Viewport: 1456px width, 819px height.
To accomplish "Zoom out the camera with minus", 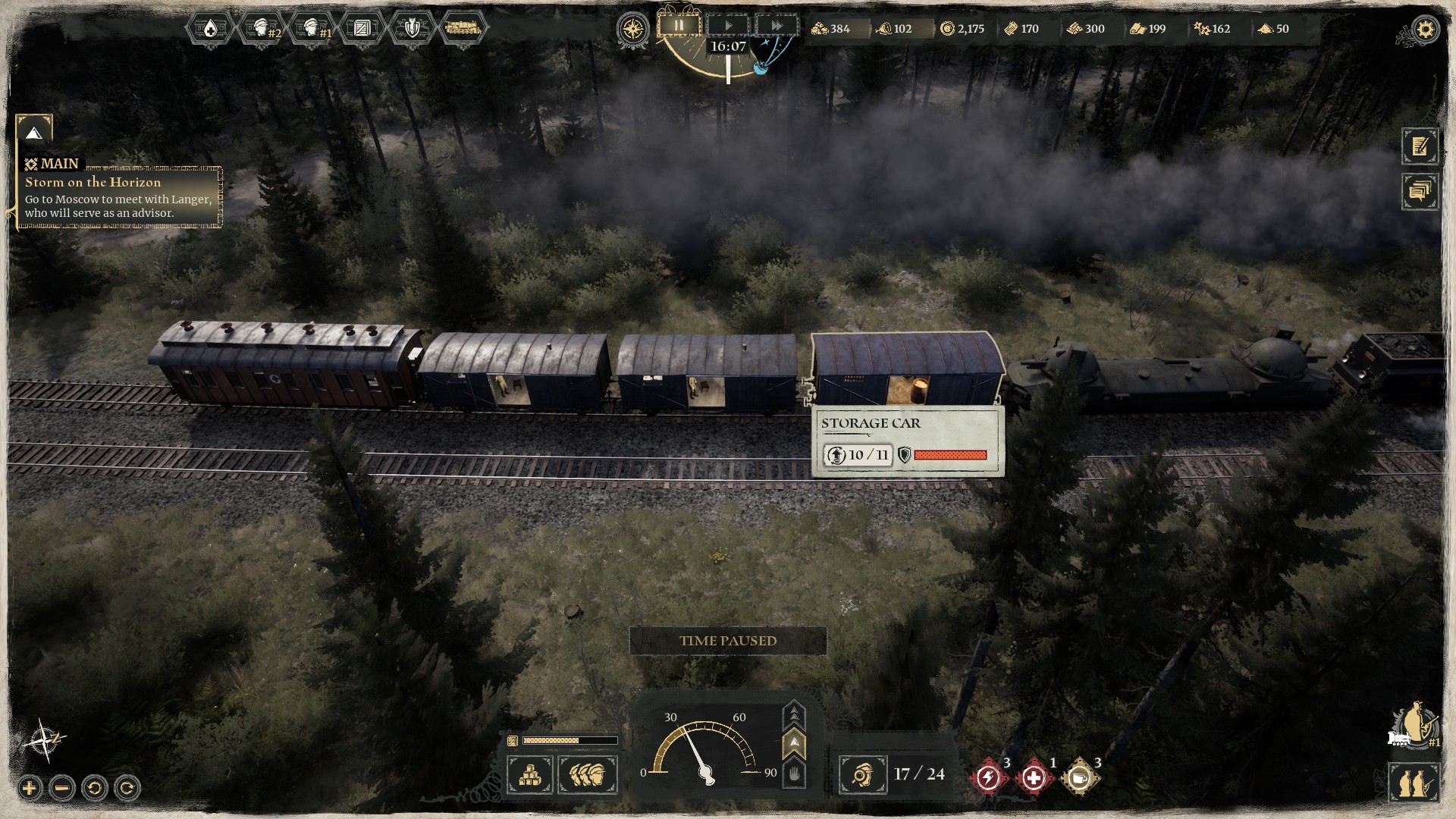I will pos(62,789).
